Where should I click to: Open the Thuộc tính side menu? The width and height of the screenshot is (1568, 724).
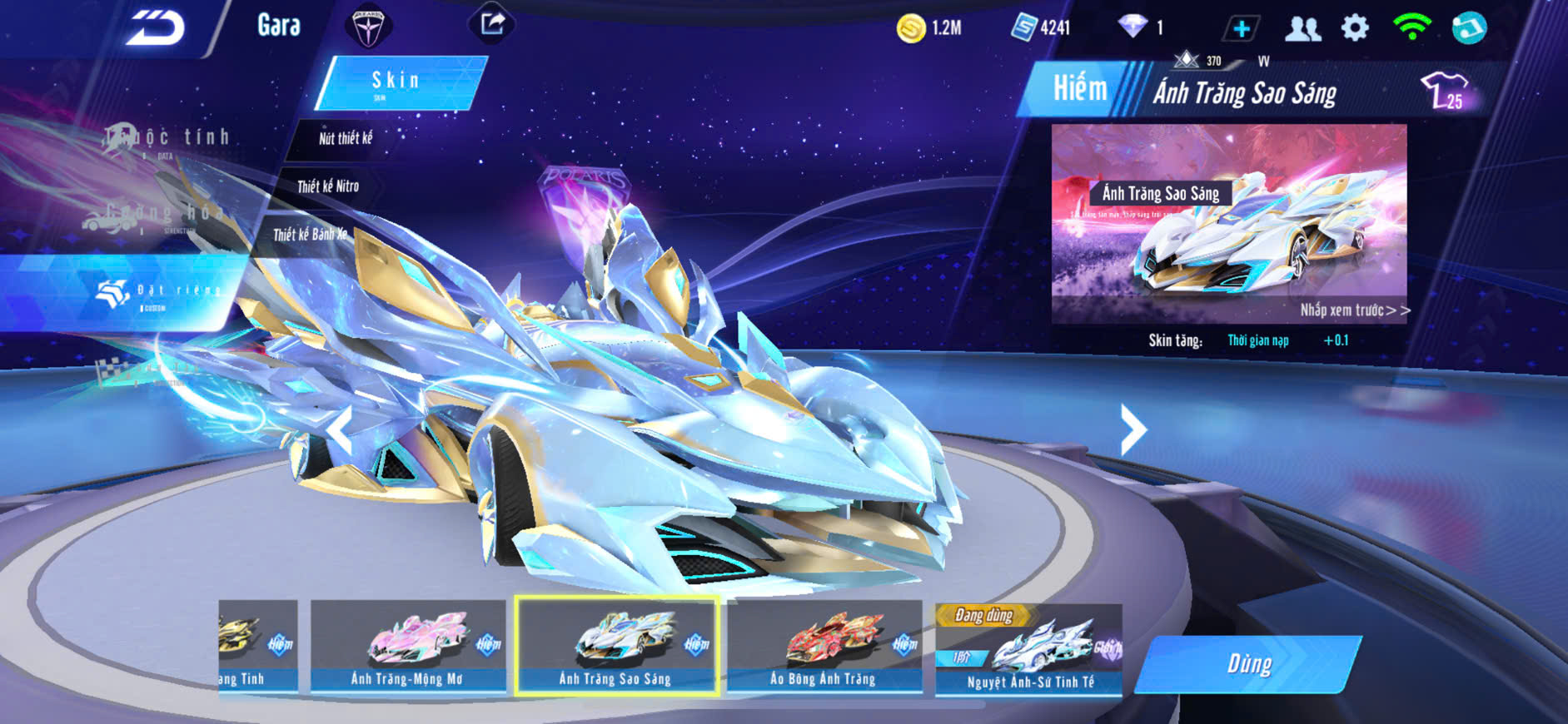[167, 138]
